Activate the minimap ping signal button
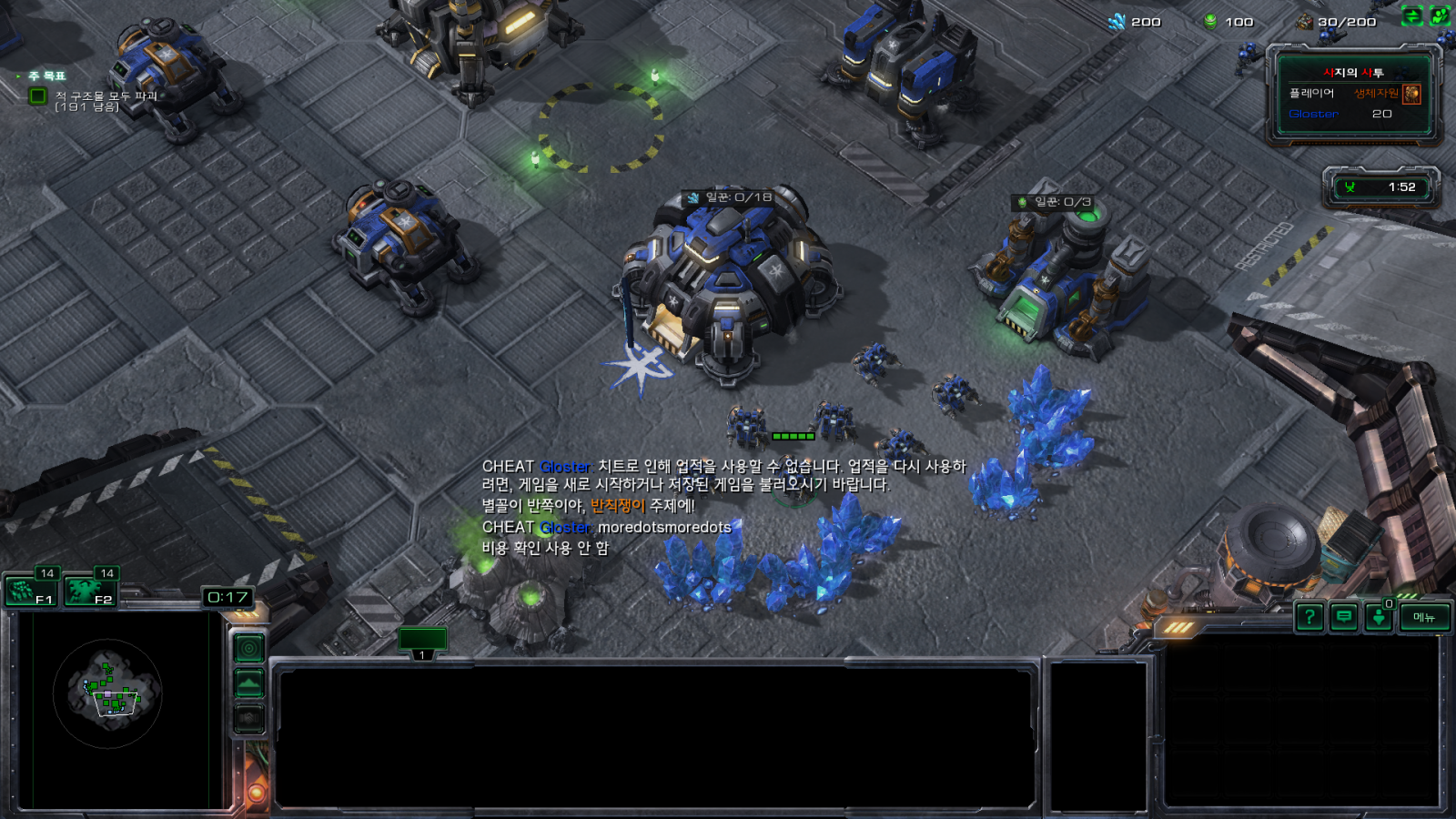Screen dimensions: 1456x819 pyautogui.click(x=249, y=648)
